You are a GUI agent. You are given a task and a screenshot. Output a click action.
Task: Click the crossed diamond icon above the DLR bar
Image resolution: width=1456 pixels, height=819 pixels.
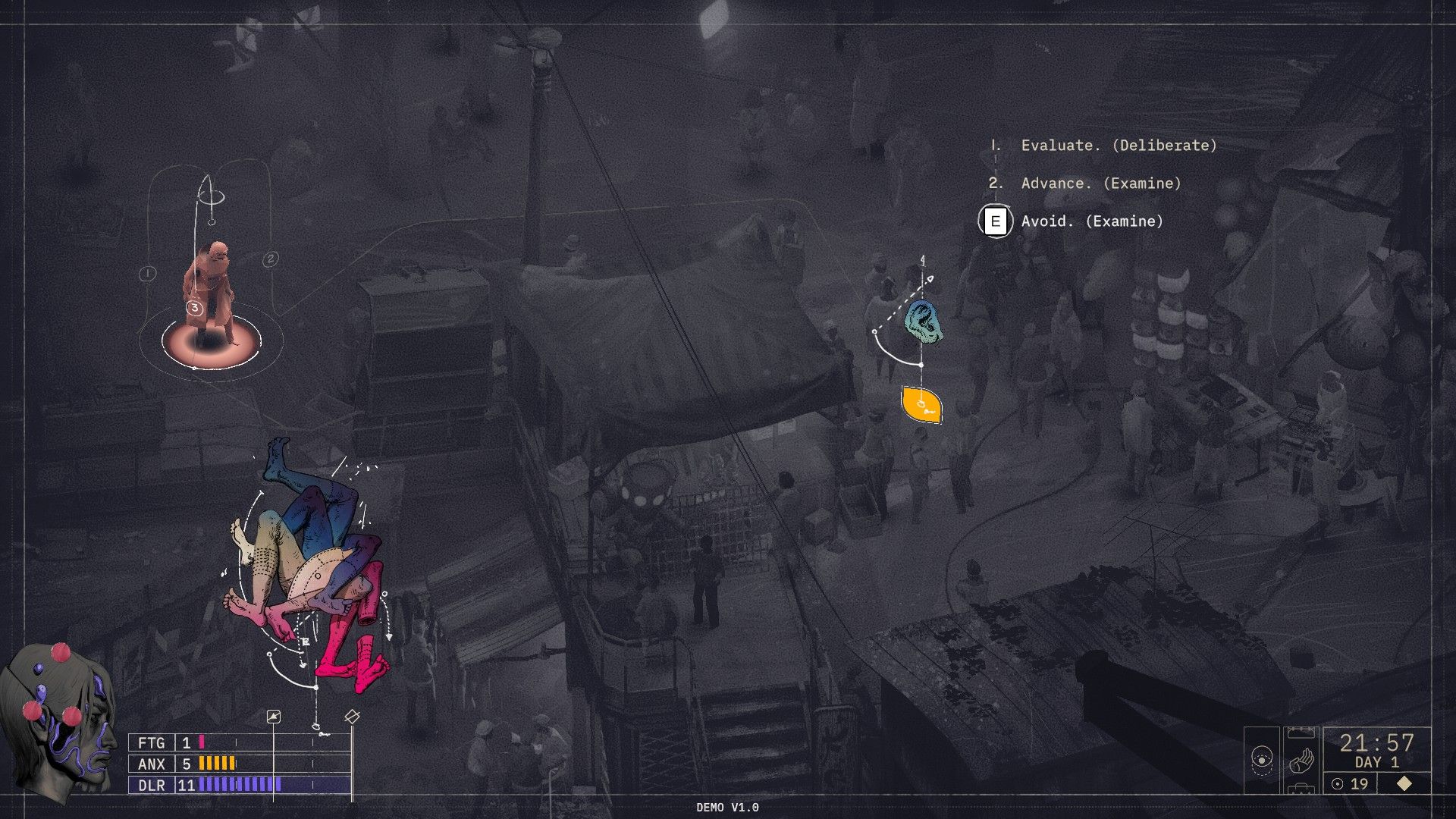pyautogui.click(x=351, y=715)
